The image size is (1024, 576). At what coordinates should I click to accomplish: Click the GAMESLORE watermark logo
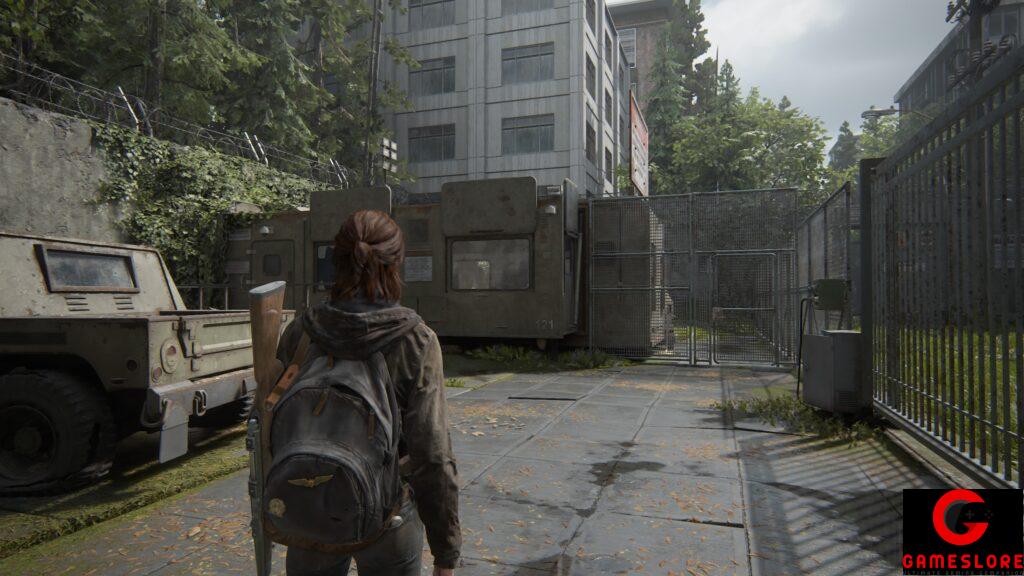(x=962, y=531)
